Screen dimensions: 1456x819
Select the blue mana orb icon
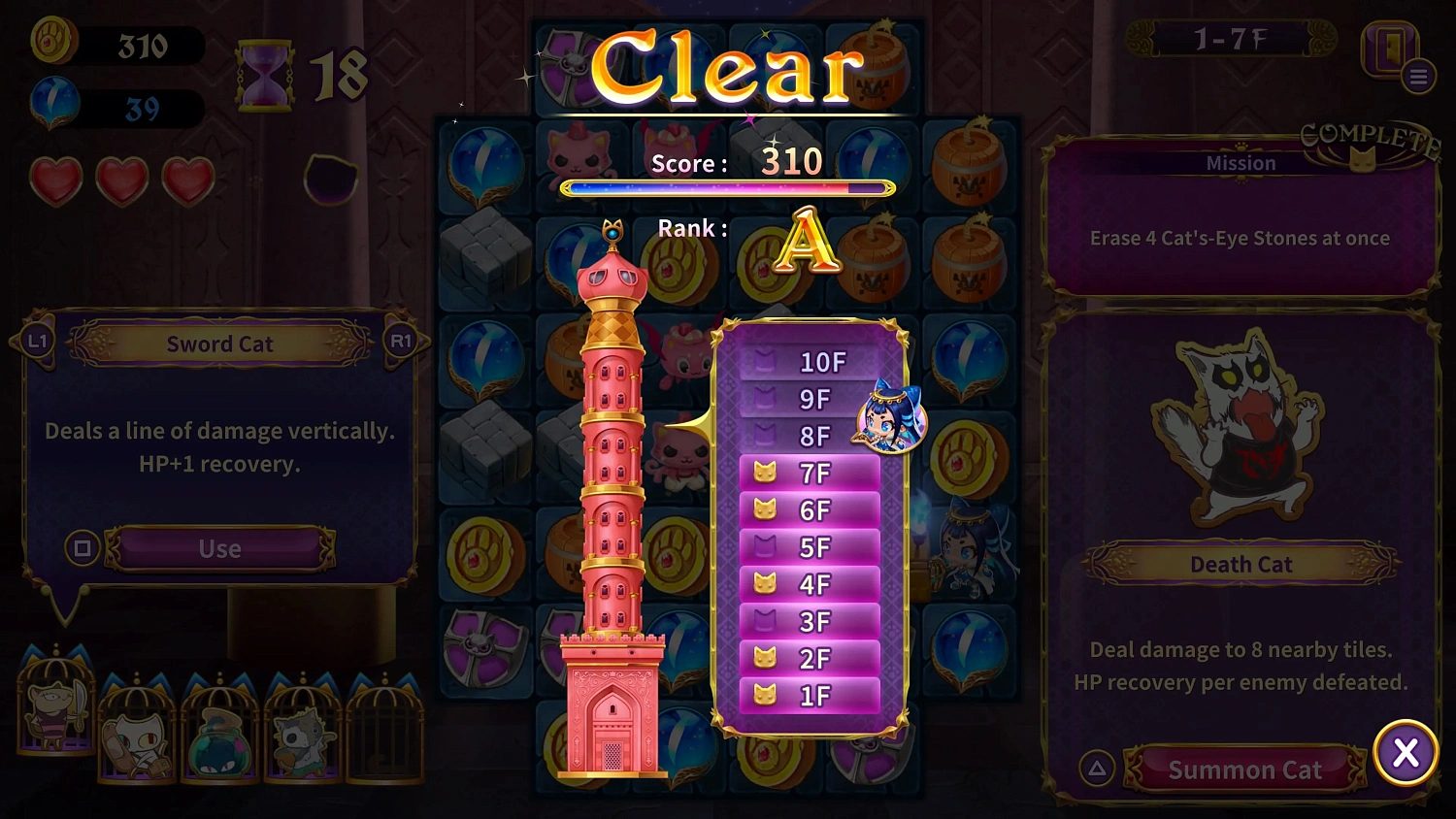pyautogui.click(x=53, y=104)
